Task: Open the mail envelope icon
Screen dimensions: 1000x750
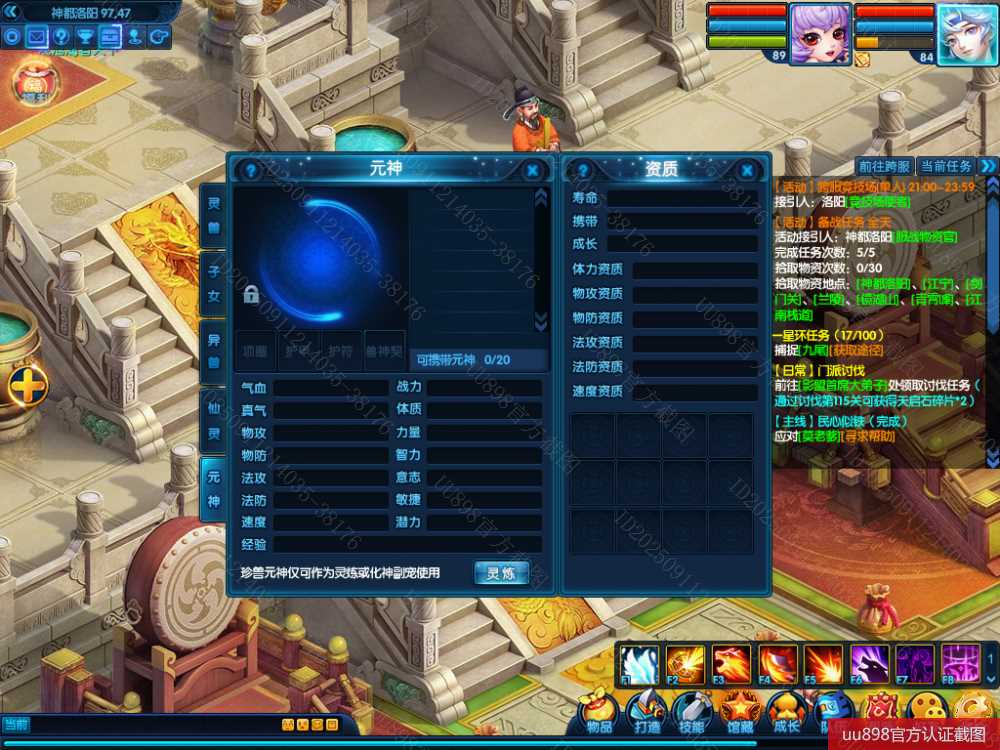Action: pos(37,37)
